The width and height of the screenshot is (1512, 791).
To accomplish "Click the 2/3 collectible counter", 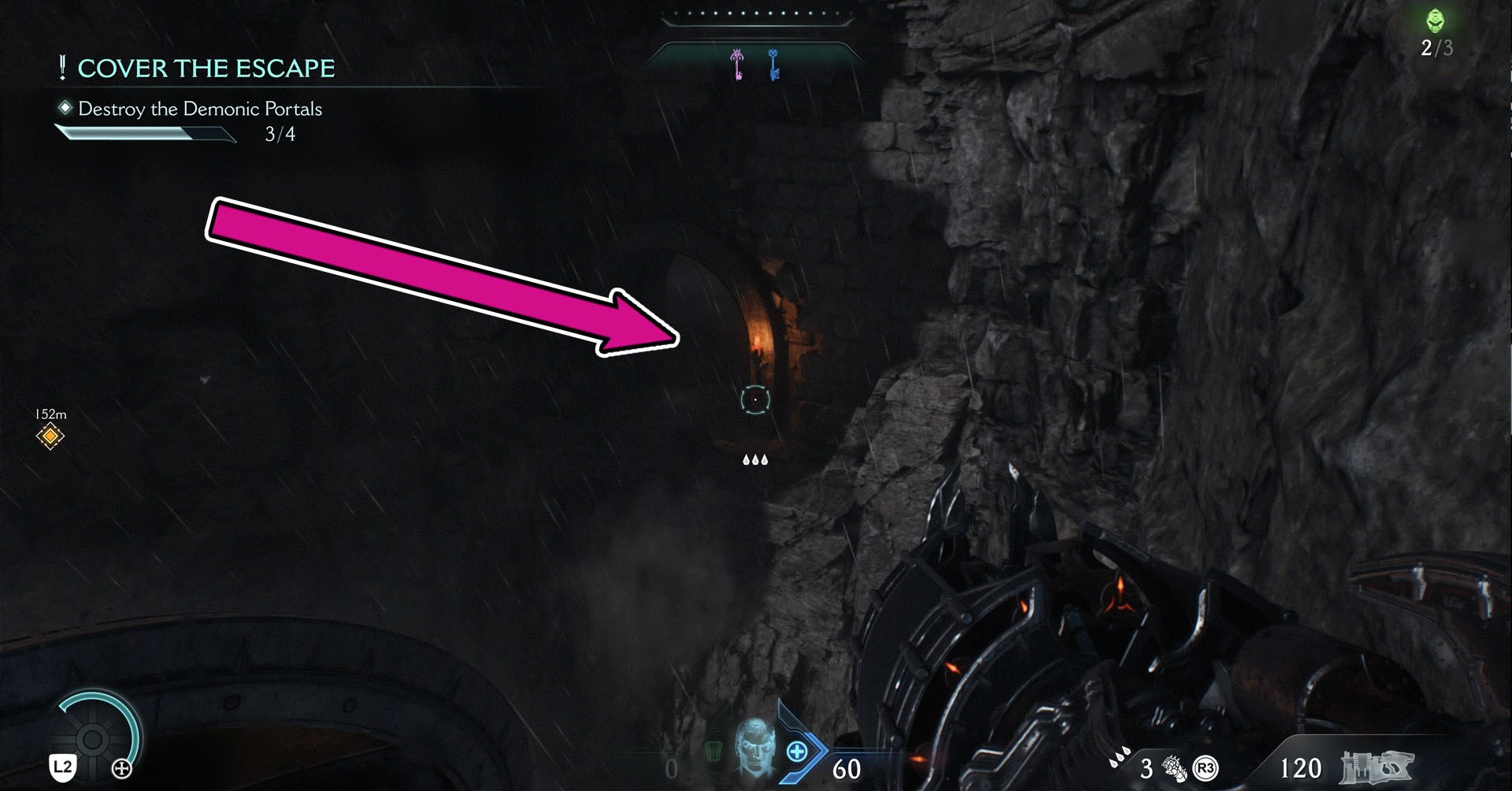I will coord(1435,49).
